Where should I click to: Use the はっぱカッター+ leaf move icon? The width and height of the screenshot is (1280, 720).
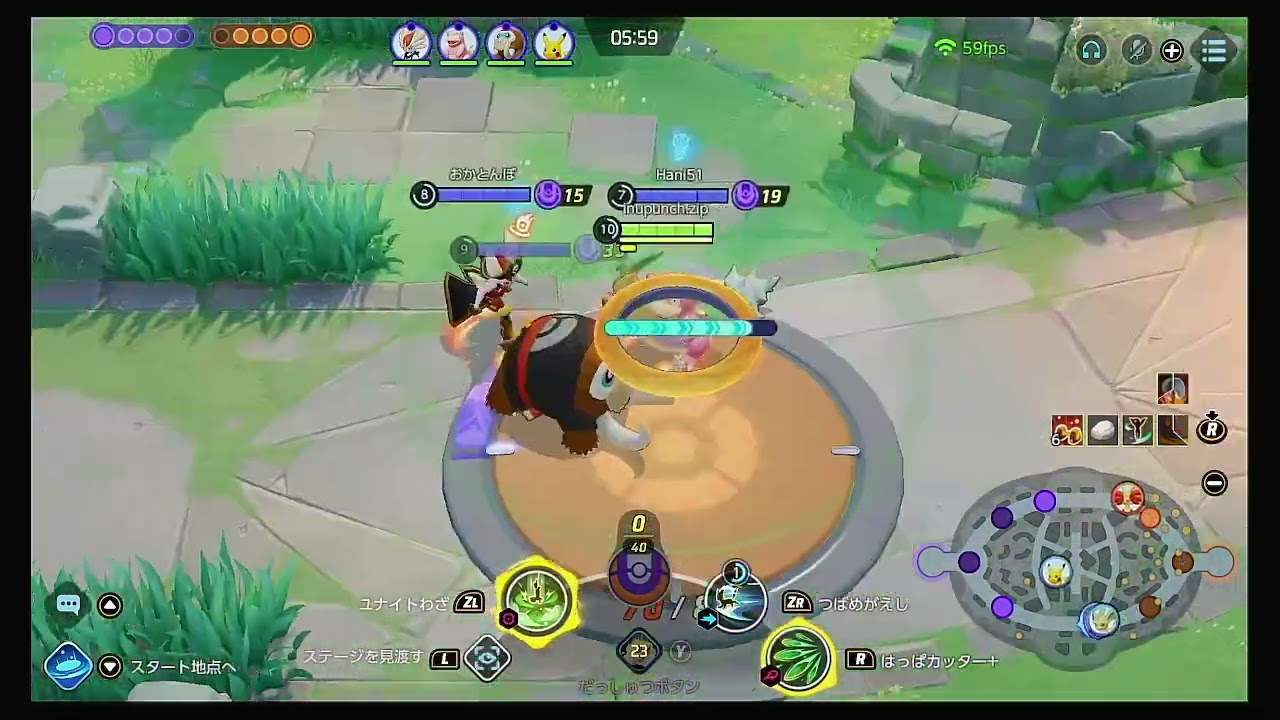click(x=798, y=657)
